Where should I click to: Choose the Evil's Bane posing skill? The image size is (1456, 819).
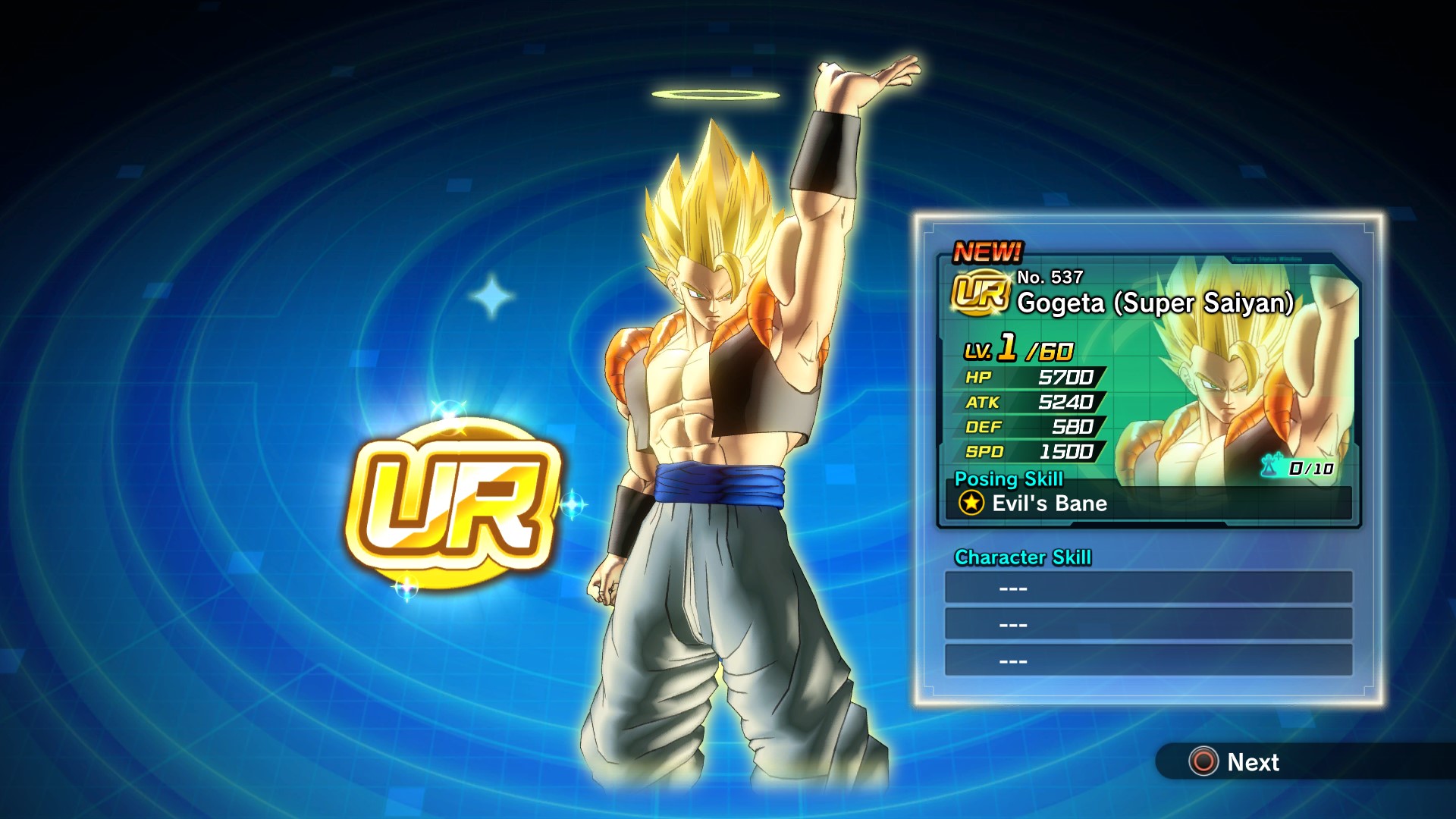[1050, 504]
